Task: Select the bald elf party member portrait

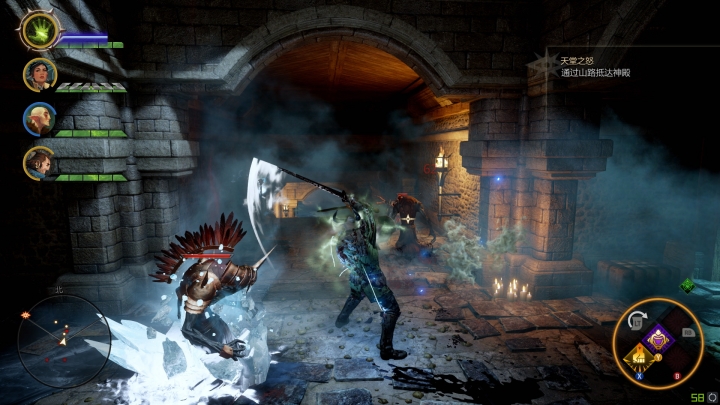Action: point(39,119)
